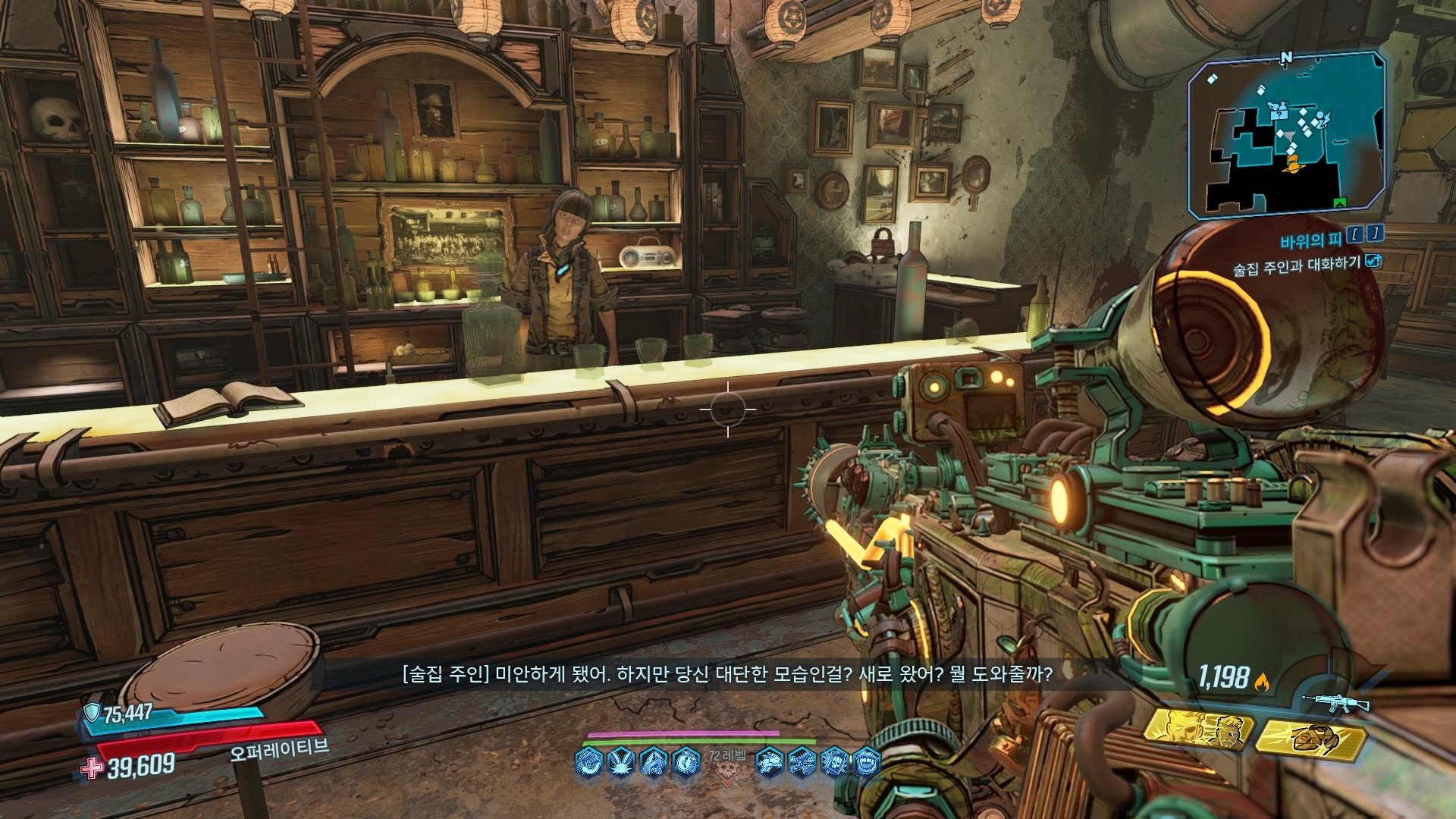Screen dimensions: 1456x819
Task: Select the objective checkbox icon beside quest
Action: point(1373,261)
